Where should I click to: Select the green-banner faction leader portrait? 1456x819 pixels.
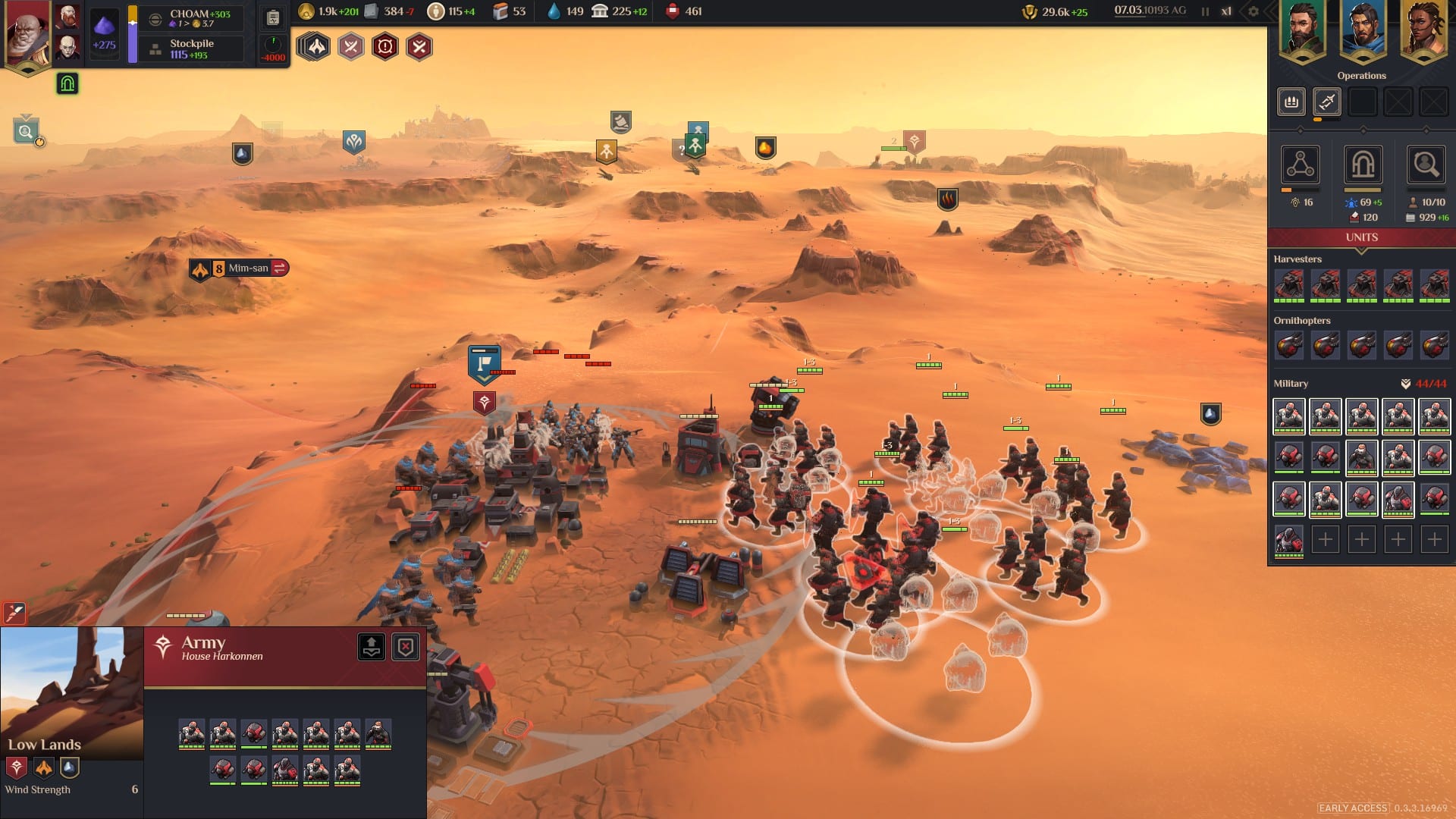[x=1301, y=30]
